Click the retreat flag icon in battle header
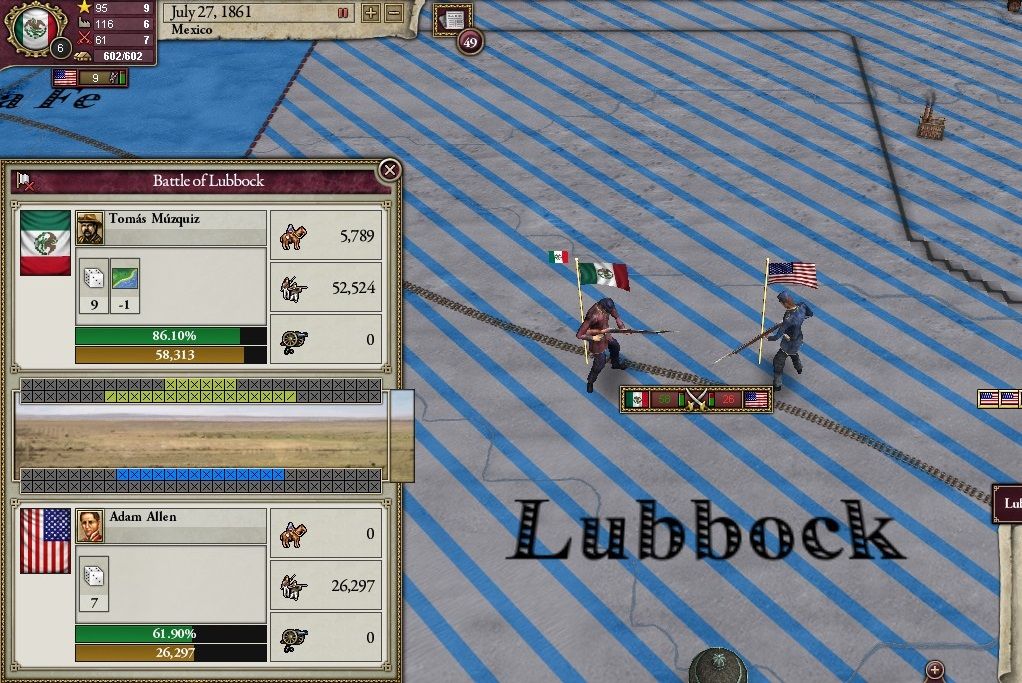 click(x=26, y=182)
